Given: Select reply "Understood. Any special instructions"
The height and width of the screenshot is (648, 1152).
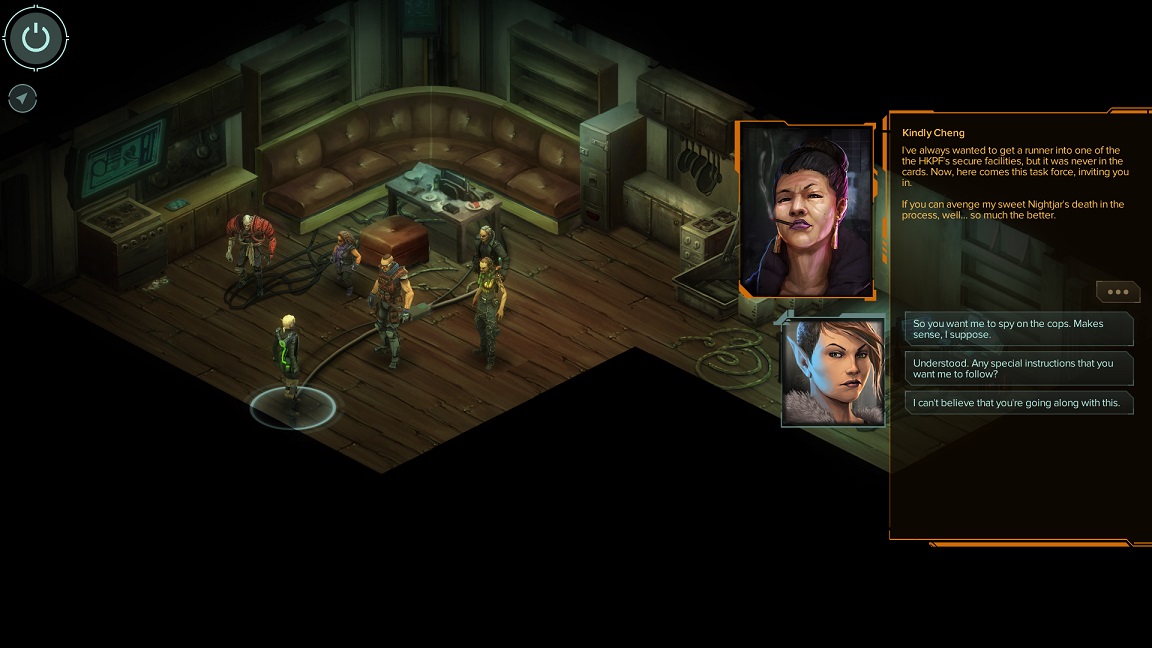Looking at the screenshot, I should point(1019,368).
